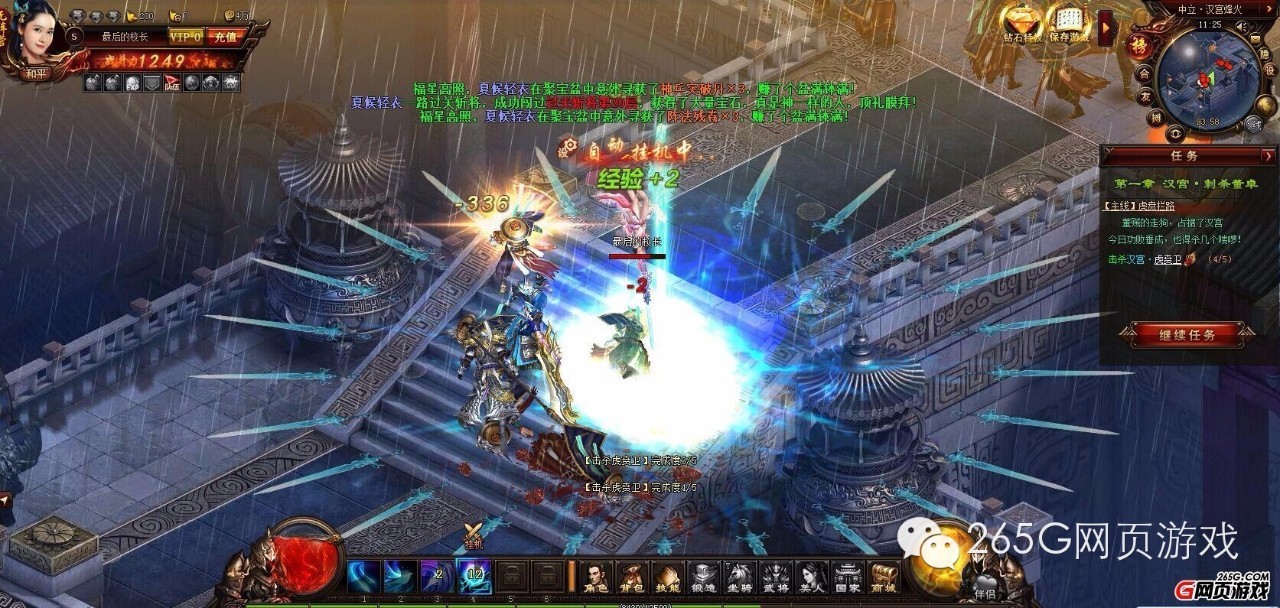This screenshot has width=1280, height=608.
Task: Open the VIP 0 privileges button
Action: pos(185,37)
